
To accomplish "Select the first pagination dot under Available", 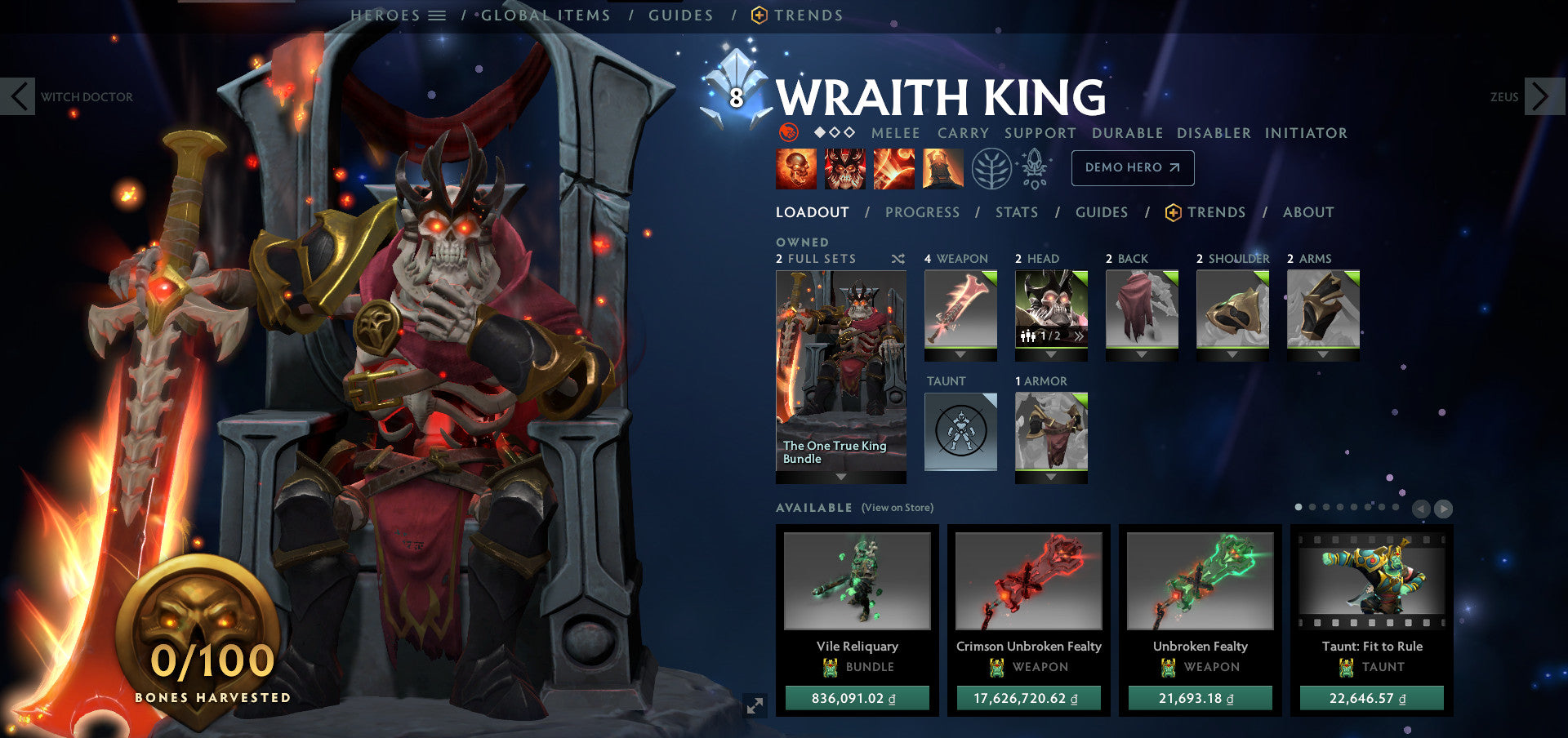I will tap(1300, 507).
